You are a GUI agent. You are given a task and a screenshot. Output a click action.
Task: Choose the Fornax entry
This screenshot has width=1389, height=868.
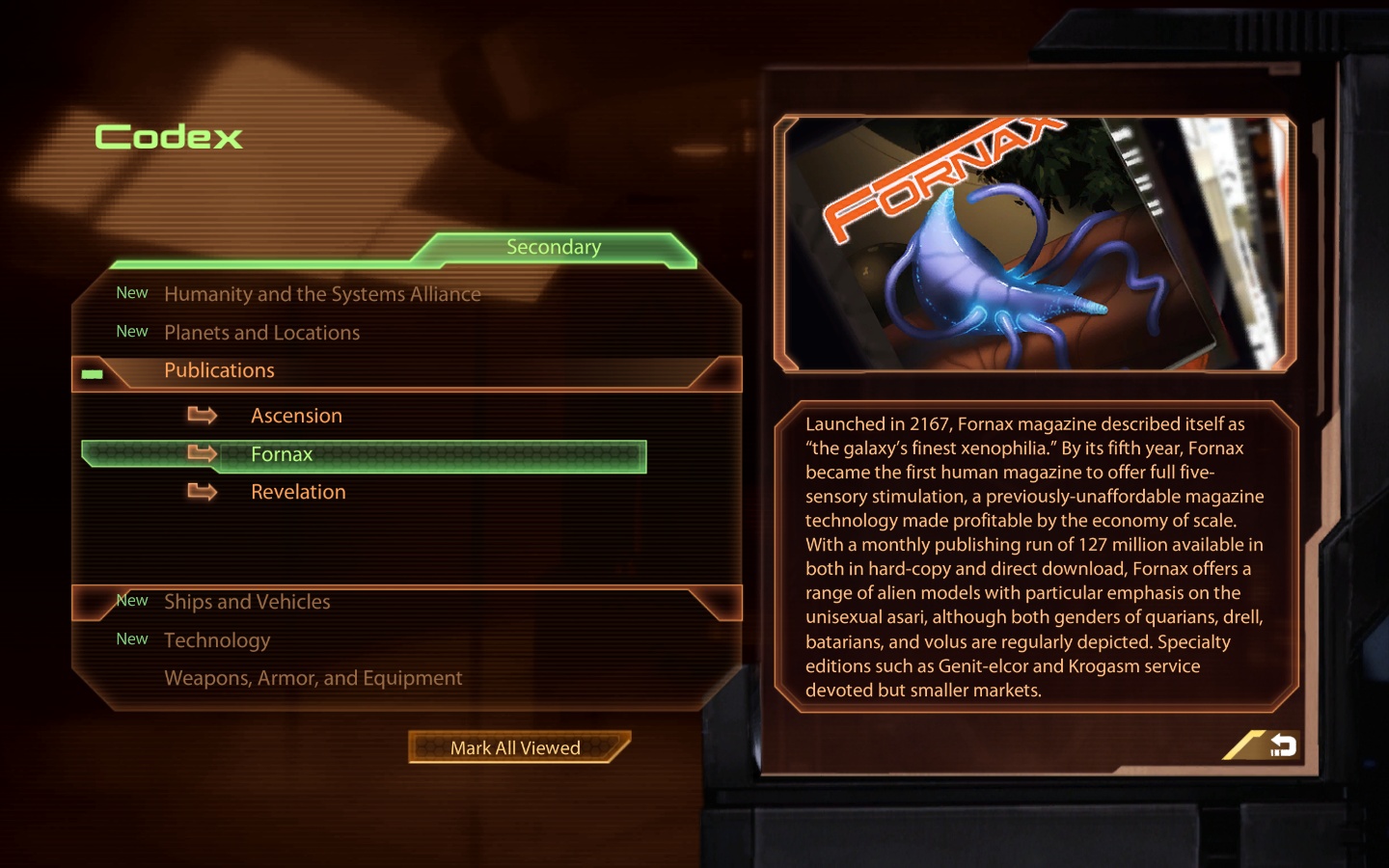point(282,454)
